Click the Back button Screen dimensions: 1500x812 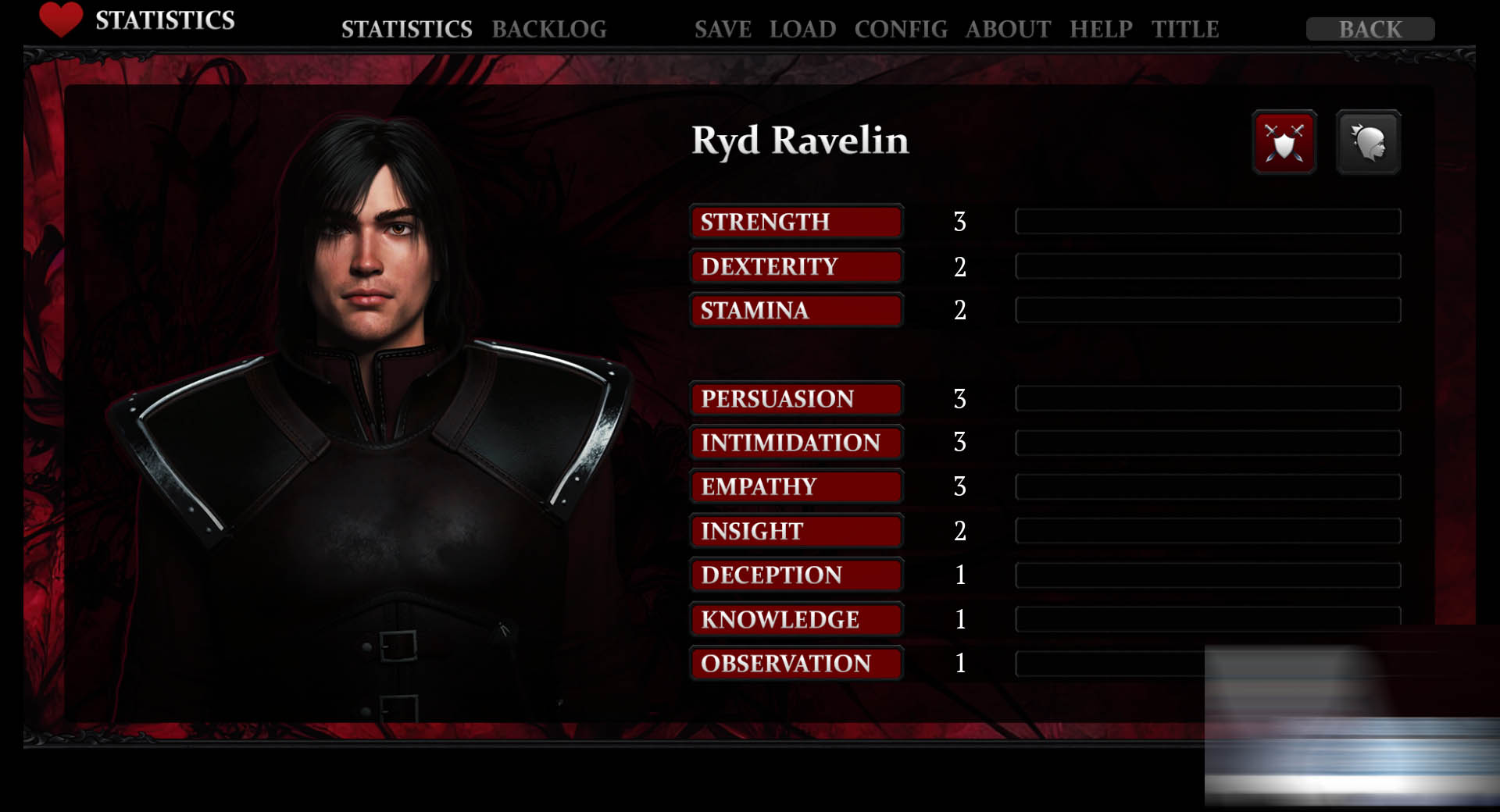(x=1370, y=29)
